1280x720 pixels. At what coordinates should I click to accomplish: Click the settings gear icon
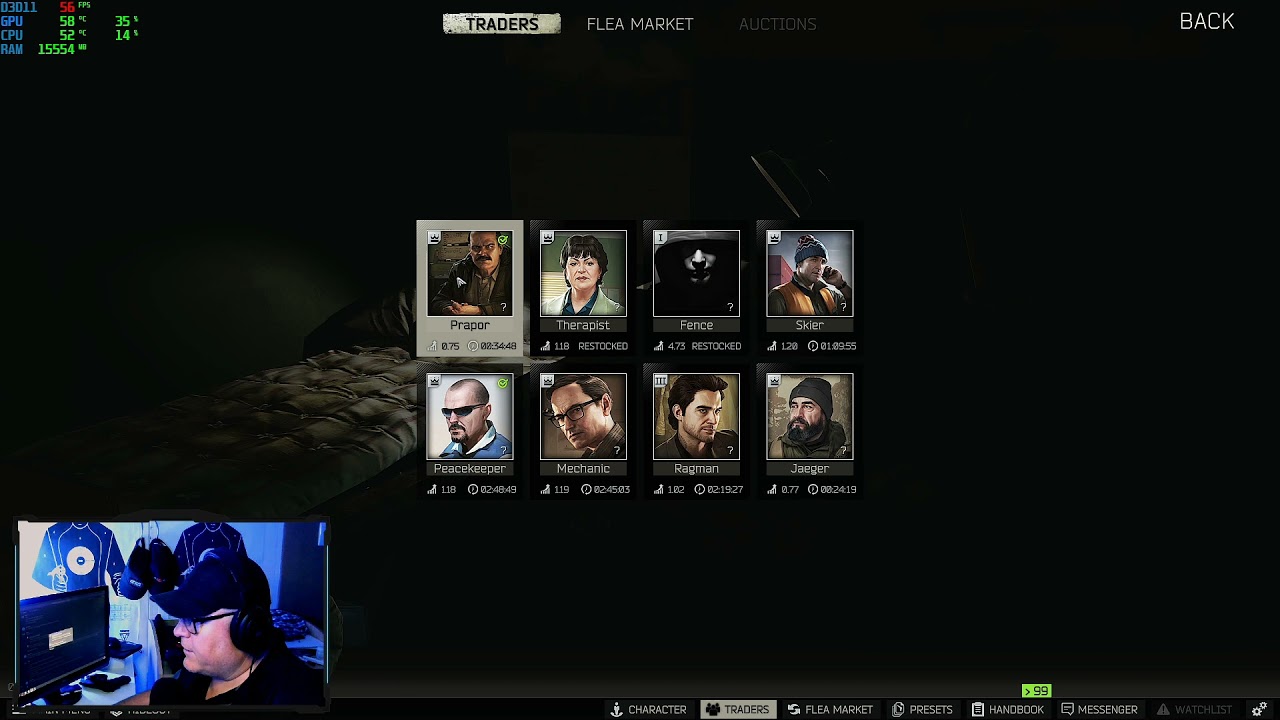pos(1258,707)
